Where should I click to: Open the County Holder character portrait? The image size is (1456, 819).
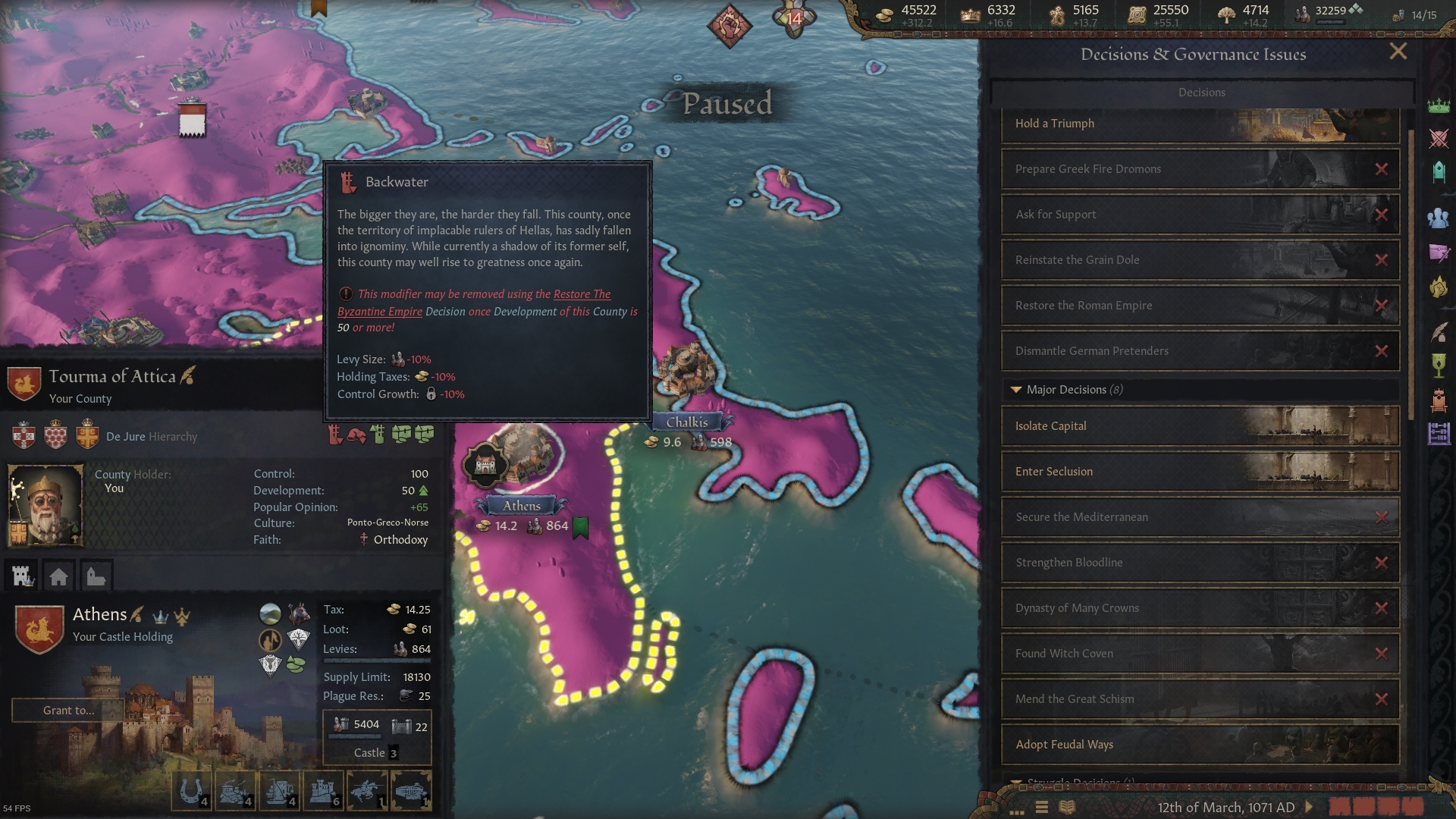click(45, 503)
